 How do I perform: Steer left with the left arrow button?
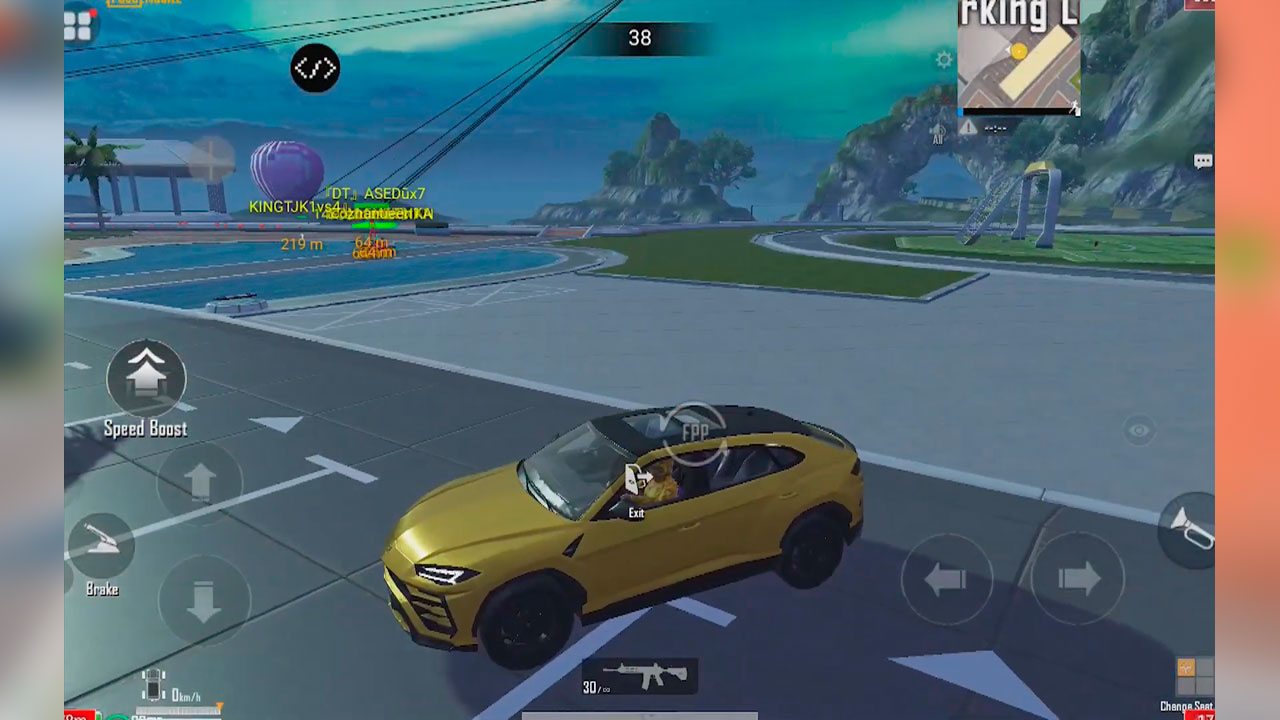[946, 579]
